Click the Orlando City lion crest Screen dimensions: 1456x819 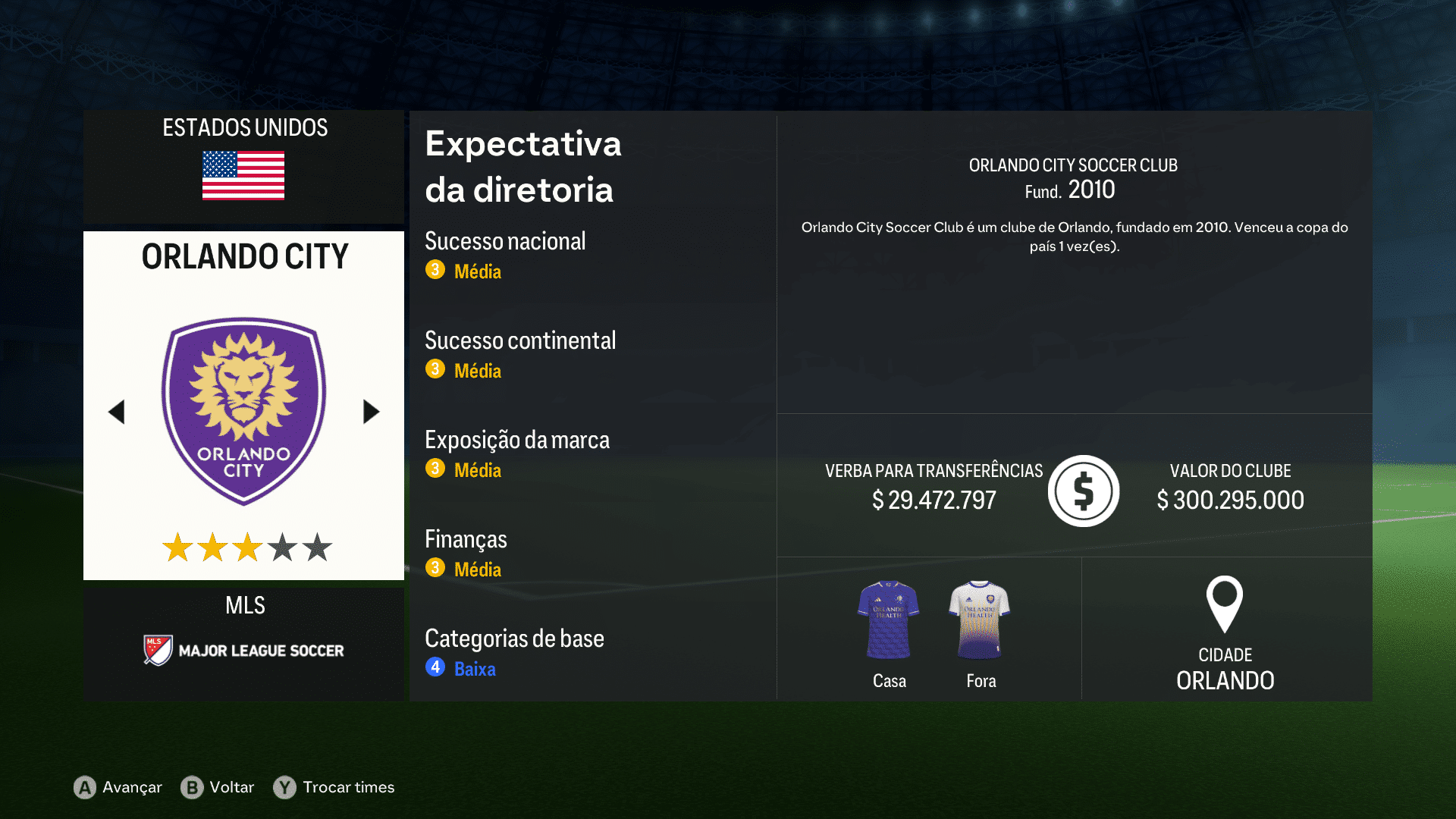point(243,402)
